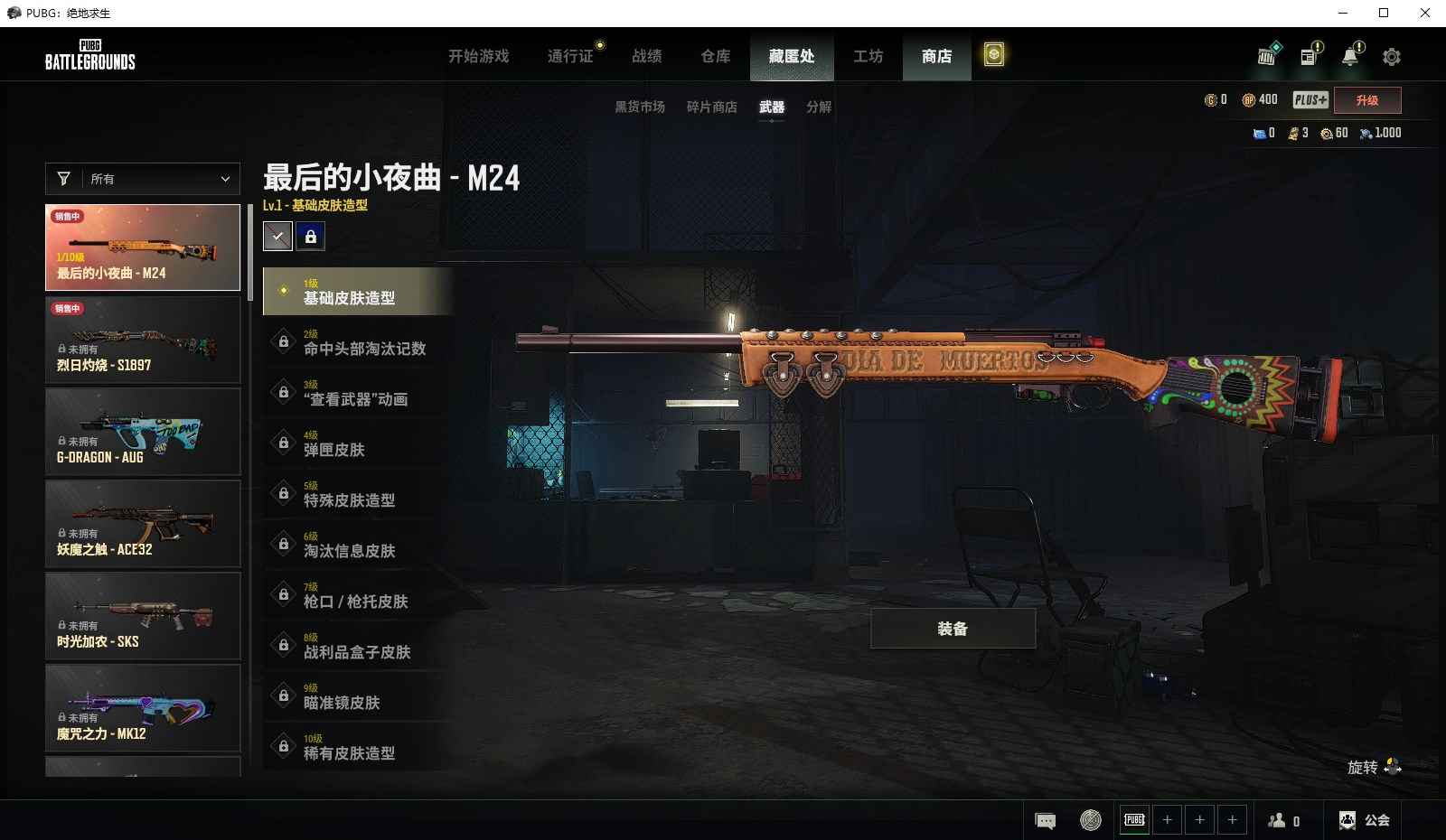The height and width of the screenshot is (840, 1446).
Task: Go to the 工坊 workshop tab
Action: [x=868, y=56]
